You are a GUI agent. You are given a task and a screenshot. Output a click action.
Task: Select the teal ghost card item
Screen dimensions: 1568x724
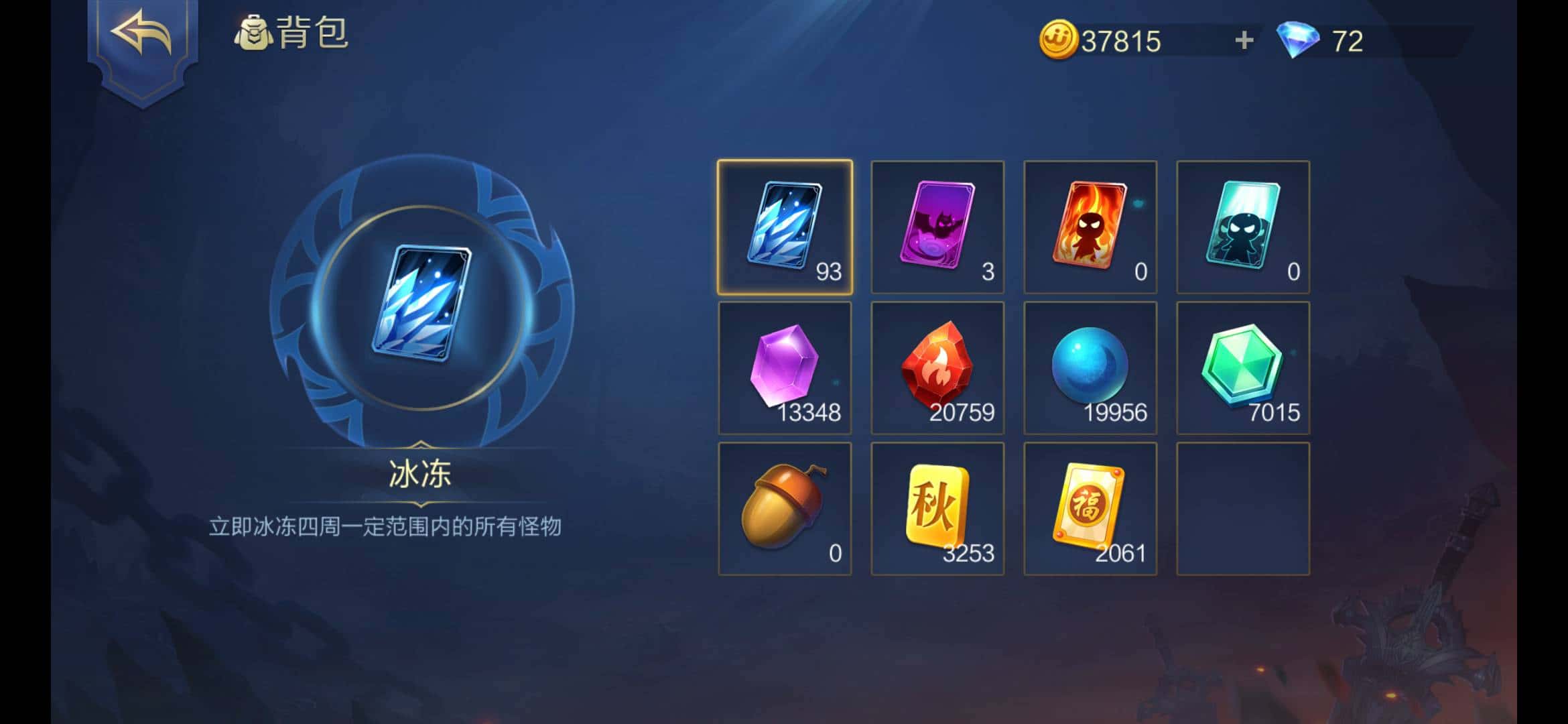1242,225
